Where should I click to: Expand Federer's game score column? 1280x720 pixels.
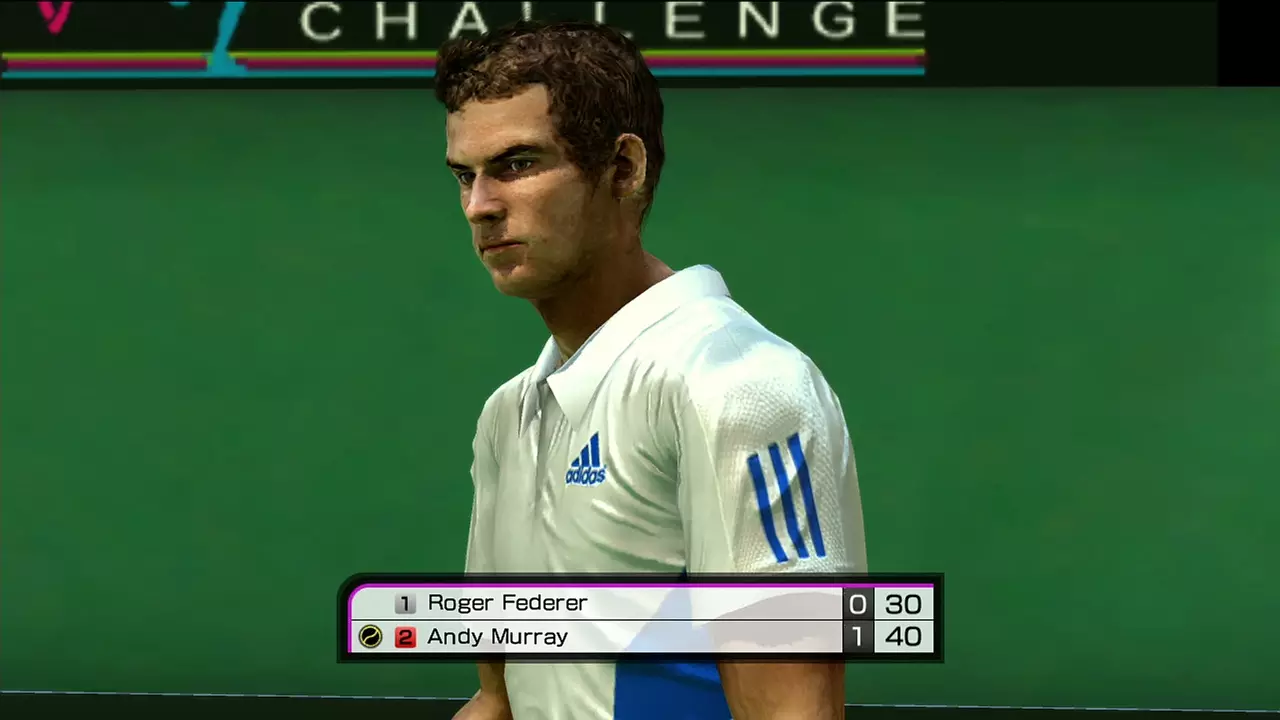pos(903,603)
